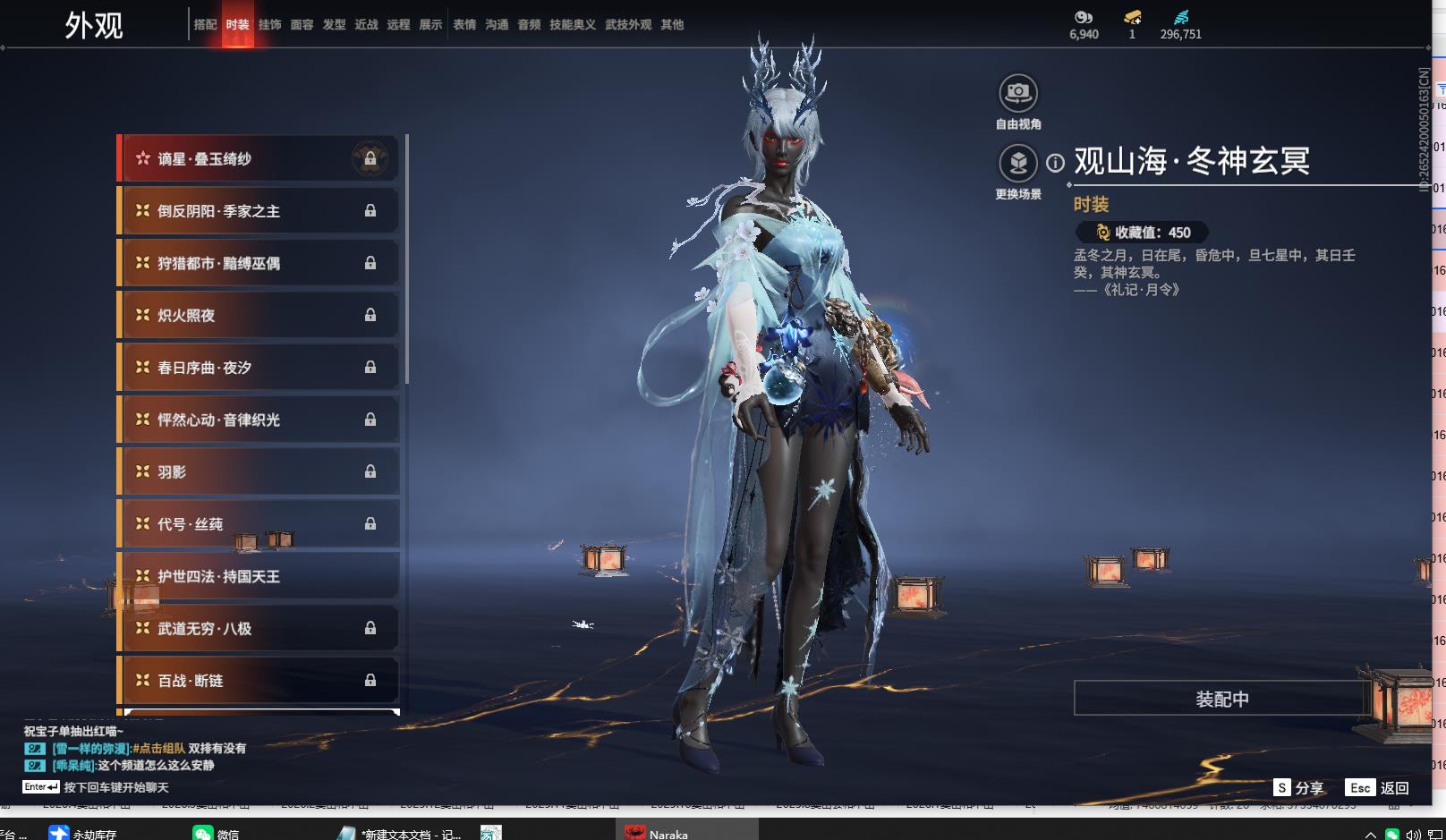
Task: Open the 表情 emote tab
Action: (x=464, y=25)
